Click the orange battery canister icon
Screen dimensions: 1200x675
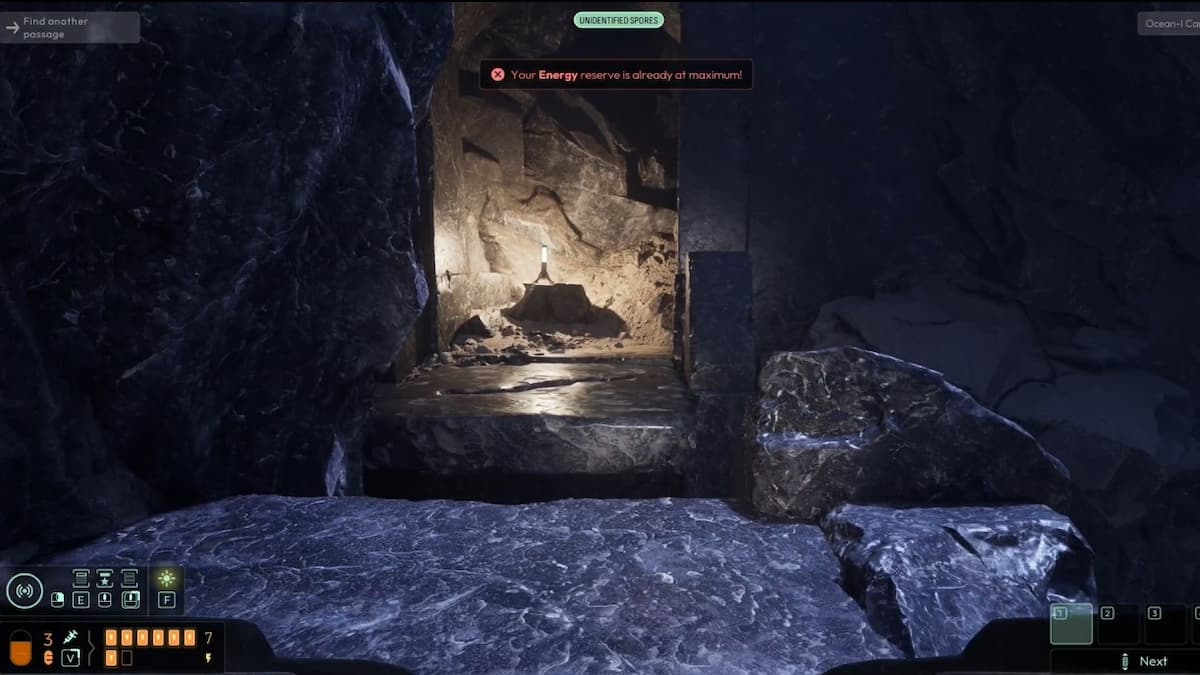point(20,647)
